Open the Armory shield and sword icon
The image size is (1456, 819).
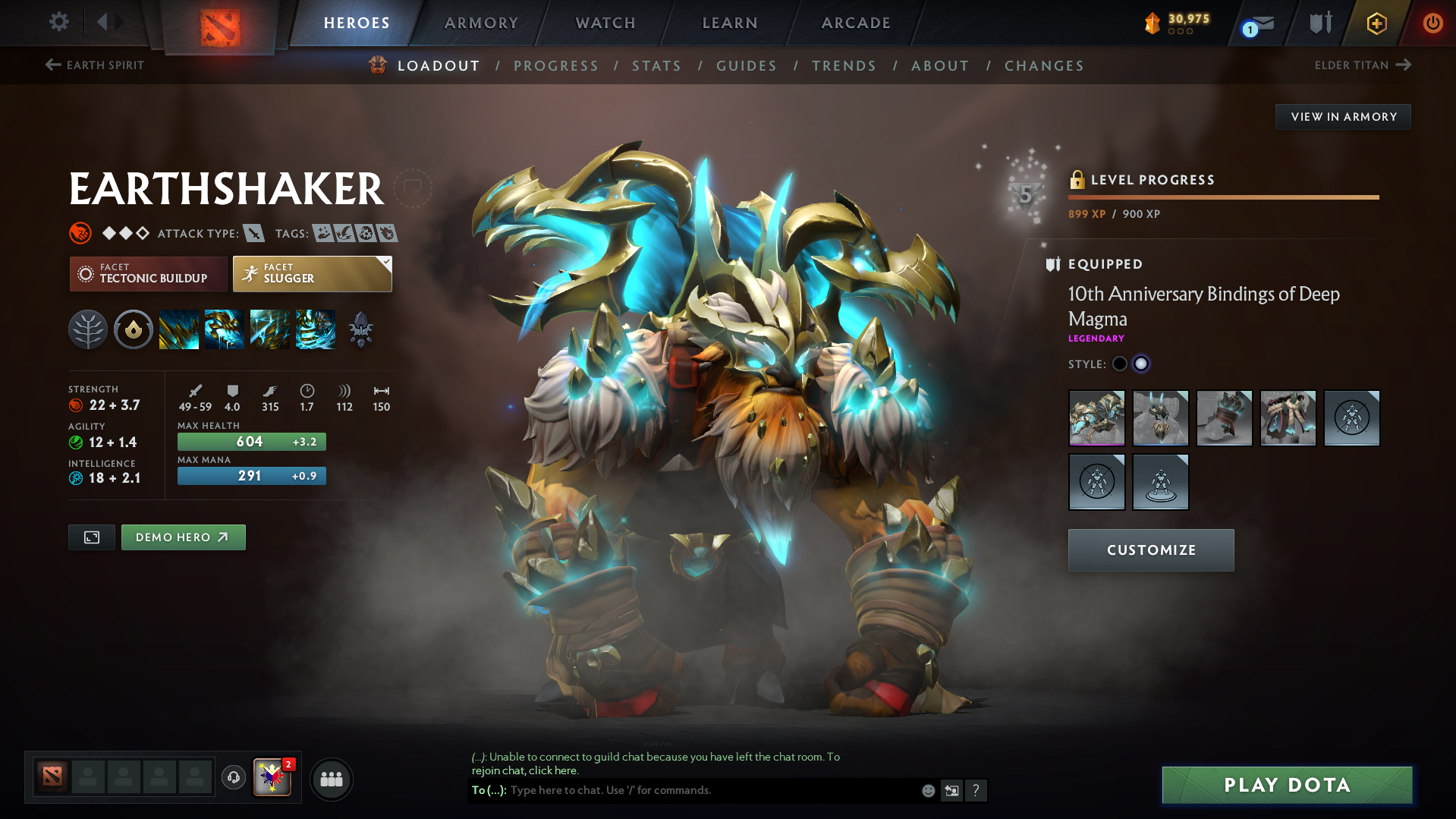click(x=1319, y=23)
